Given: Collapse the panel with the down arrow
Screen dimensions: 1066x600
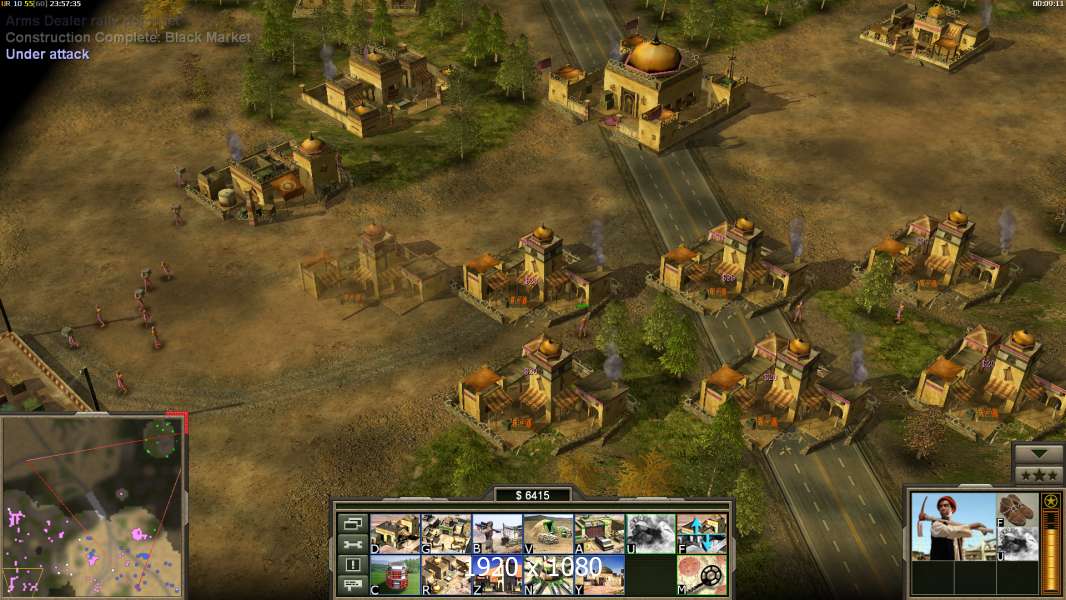Looking at the screenshot, I should coord(1038,454).
